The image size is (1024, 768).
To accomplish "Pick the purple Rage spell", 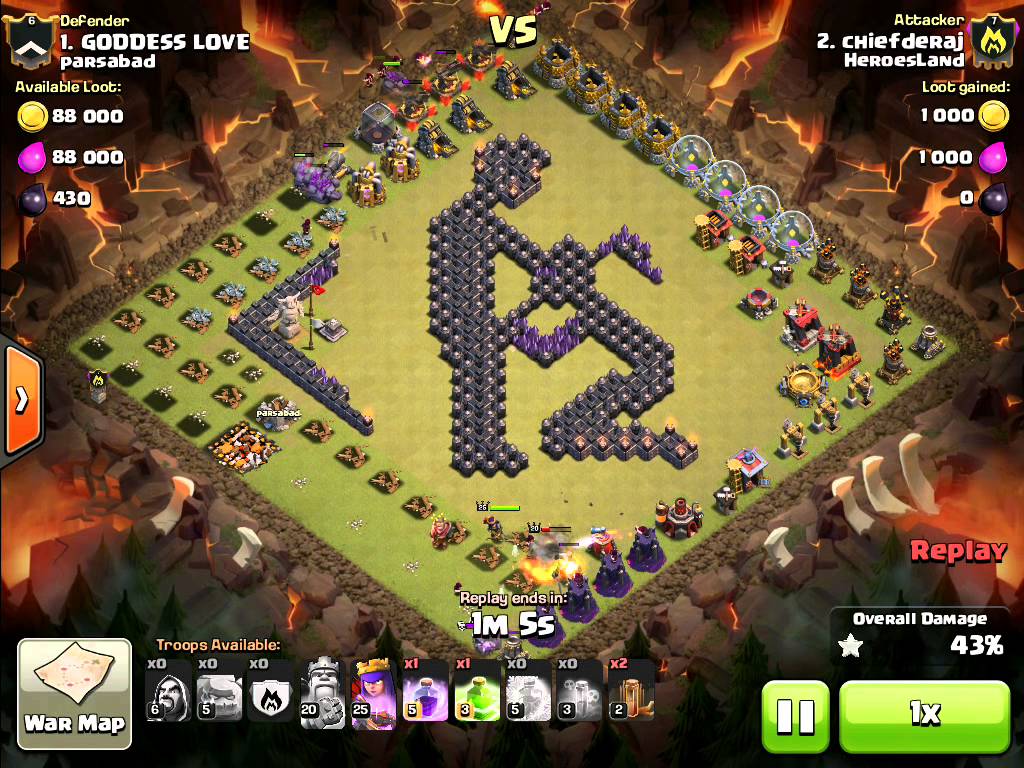I will pyautogui.click(x=426, y=690).
